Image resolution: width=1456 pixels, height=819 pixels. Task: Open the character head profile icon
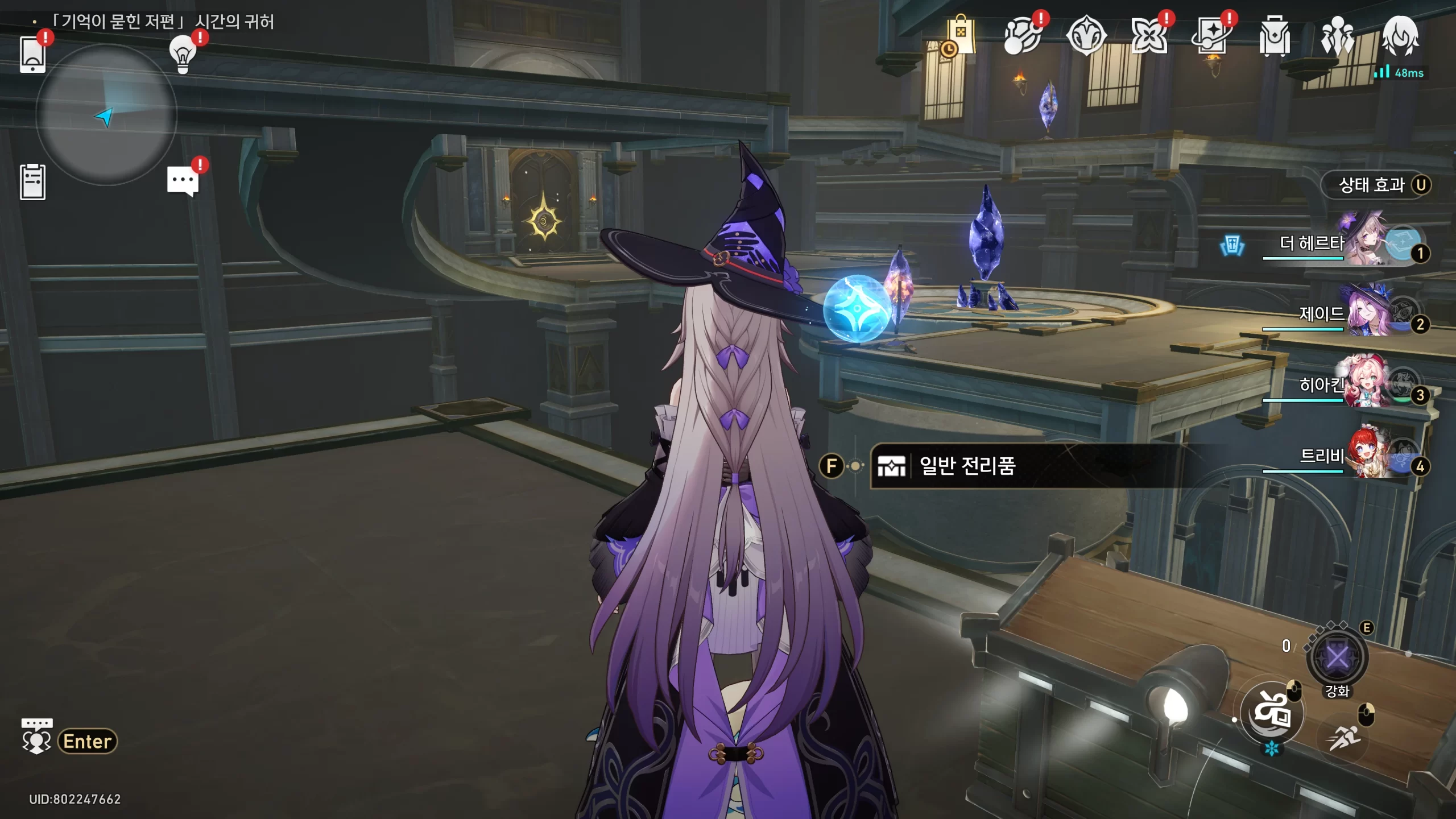[1400, 36]
